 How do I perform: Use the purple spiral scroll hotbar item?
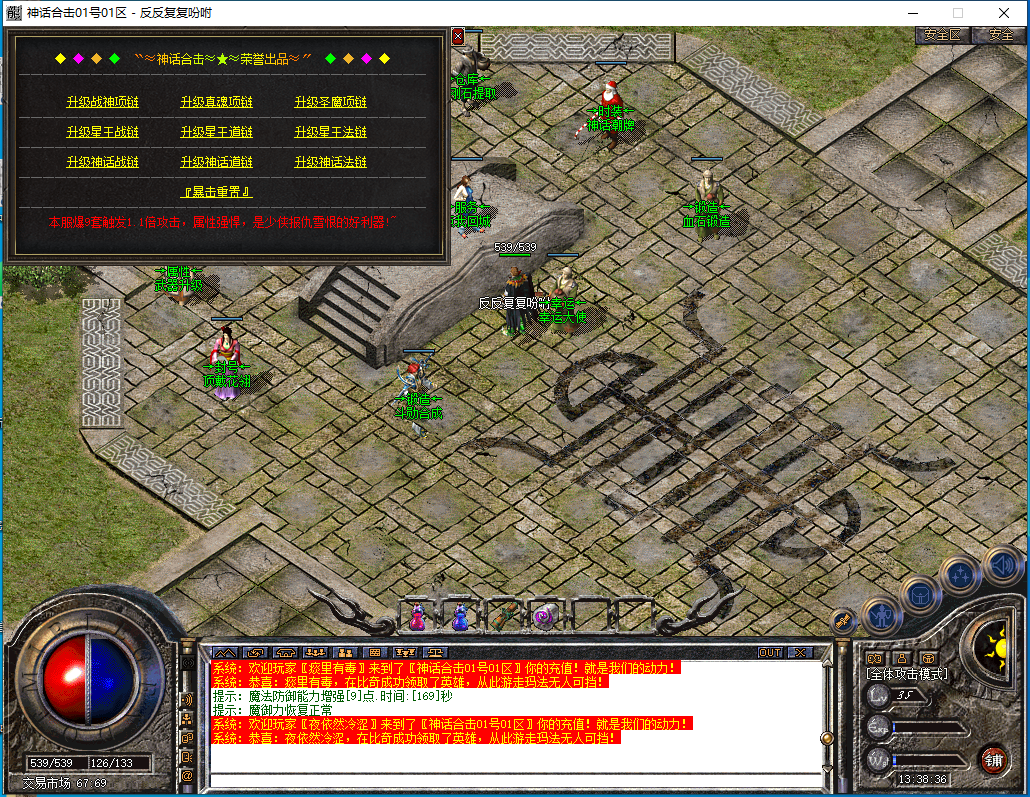[545, 615]
